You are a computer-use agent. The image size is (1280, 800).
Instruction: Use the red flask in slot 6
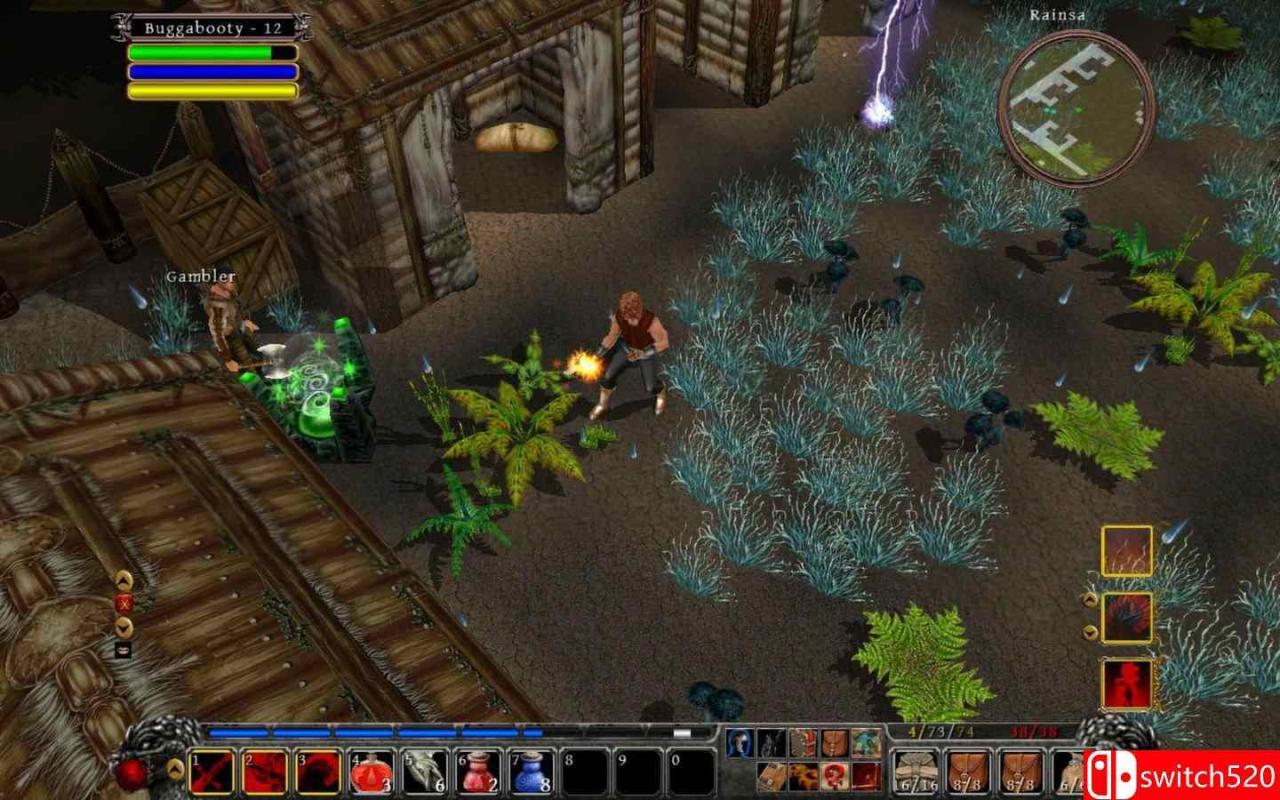coord(478,772)
